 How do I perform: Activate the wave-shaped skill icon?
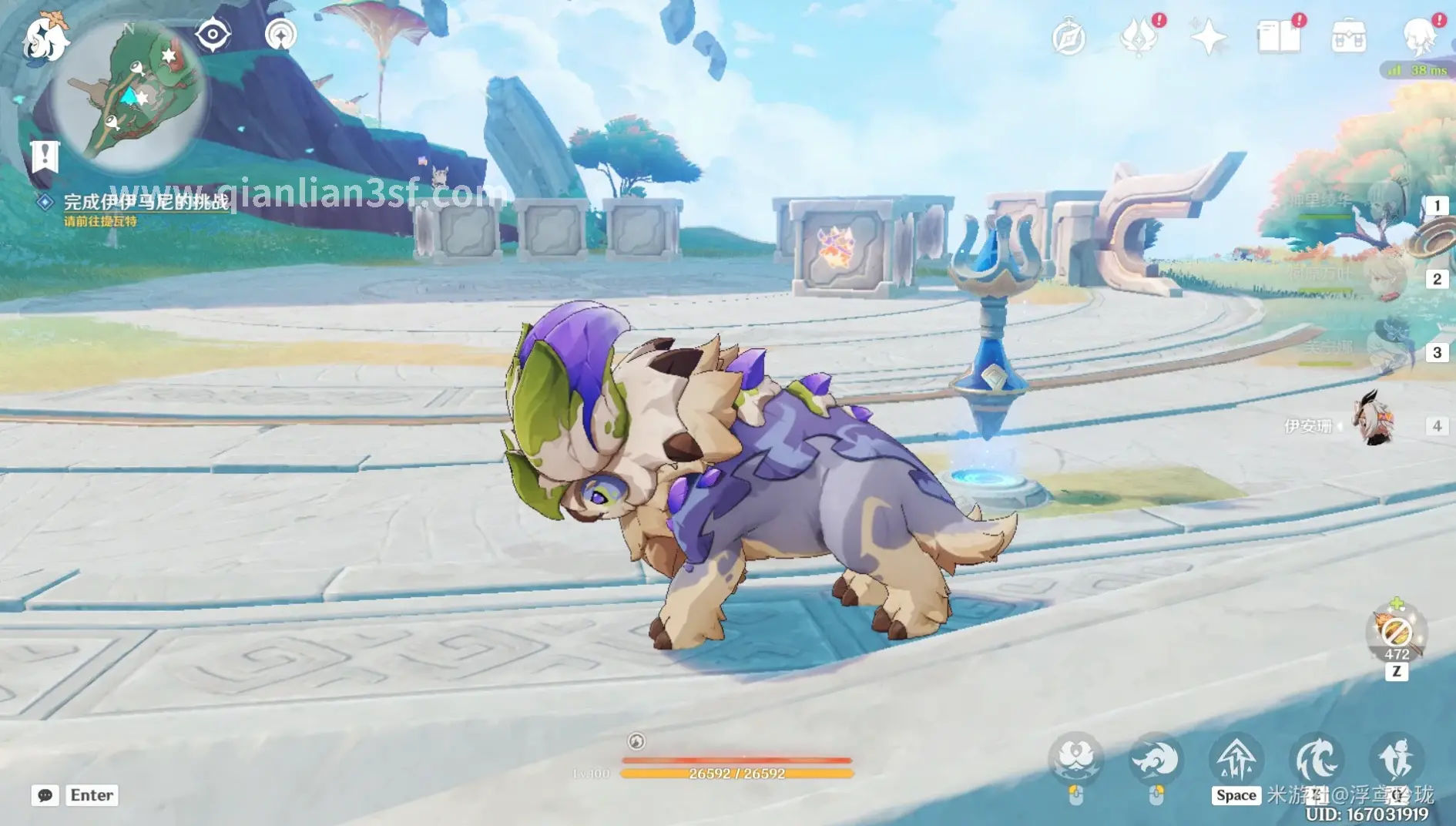[1316, 759]
